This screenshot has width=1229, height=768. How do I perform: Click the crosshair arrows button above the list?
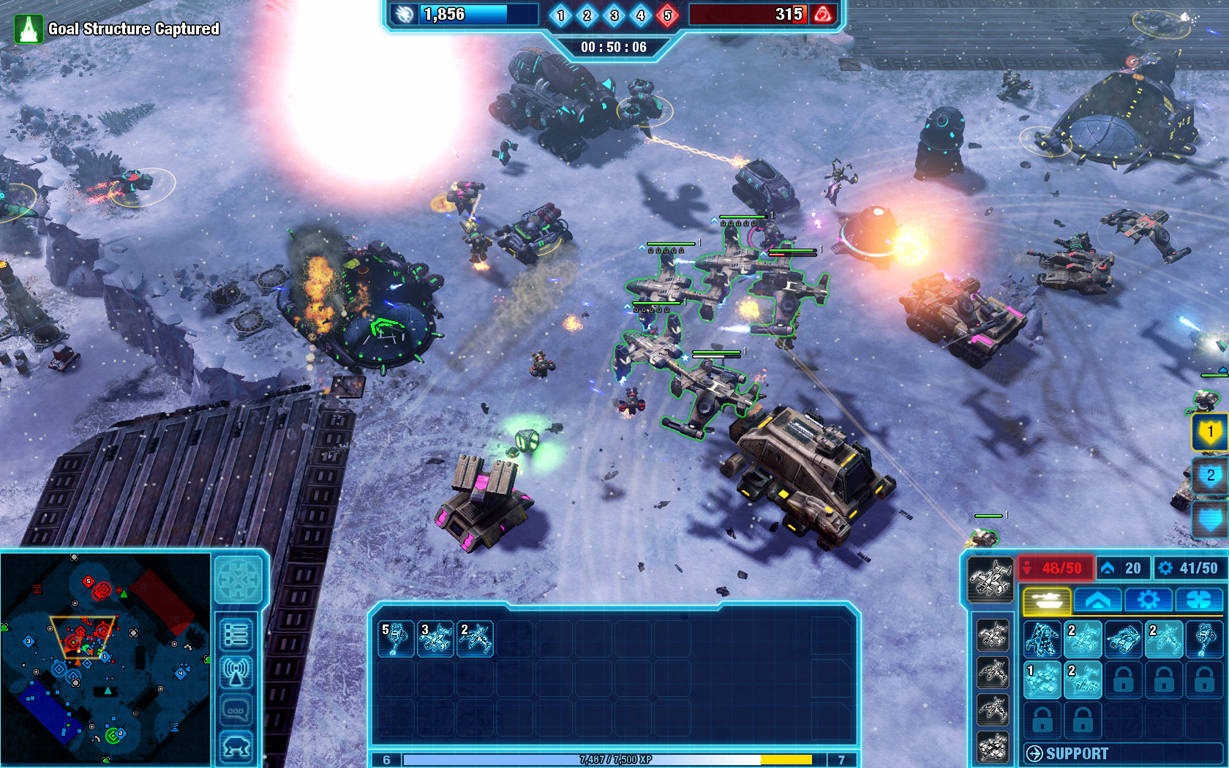[x=238, y=580]
